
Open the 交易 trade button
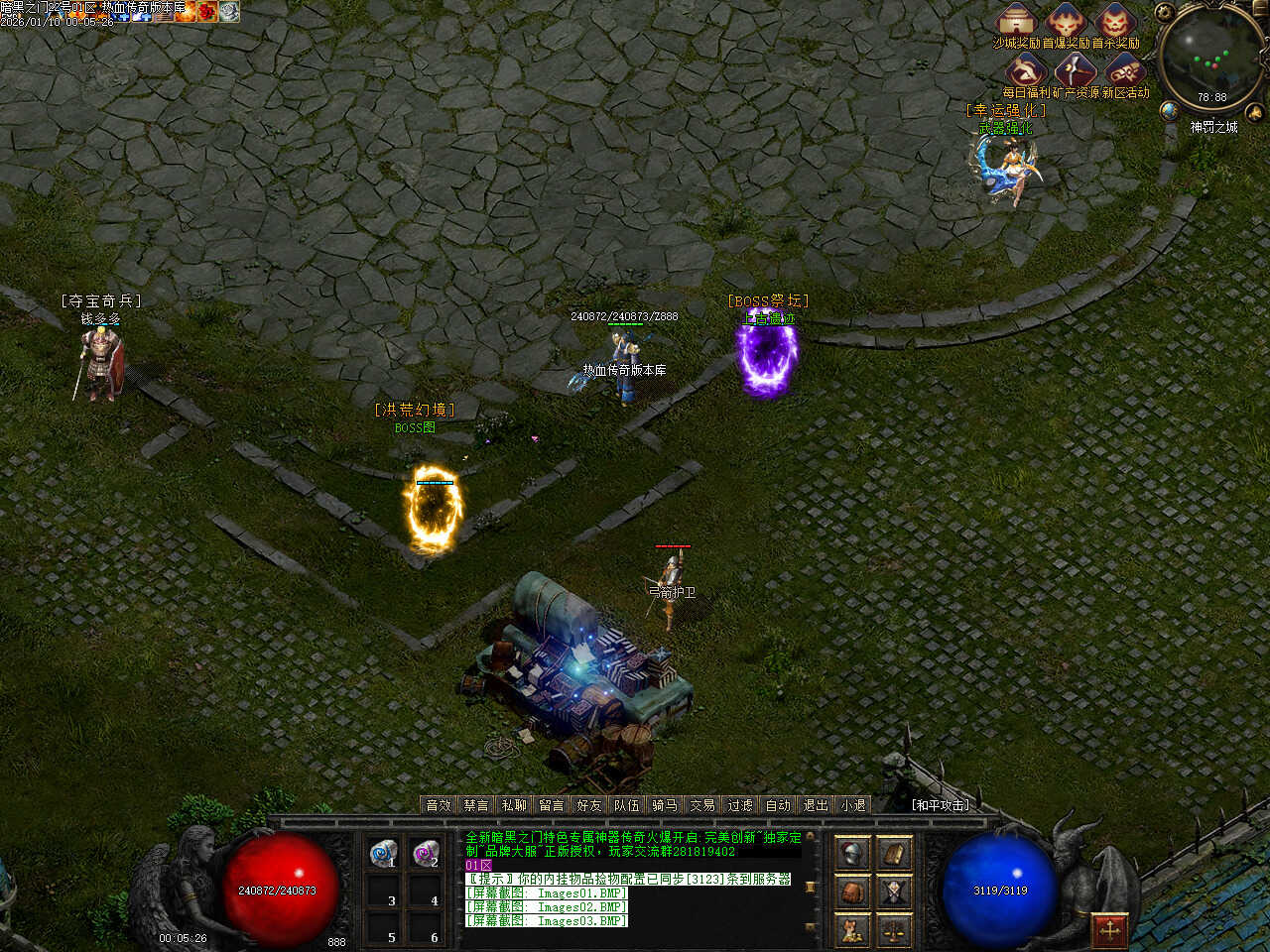[702, 805]
